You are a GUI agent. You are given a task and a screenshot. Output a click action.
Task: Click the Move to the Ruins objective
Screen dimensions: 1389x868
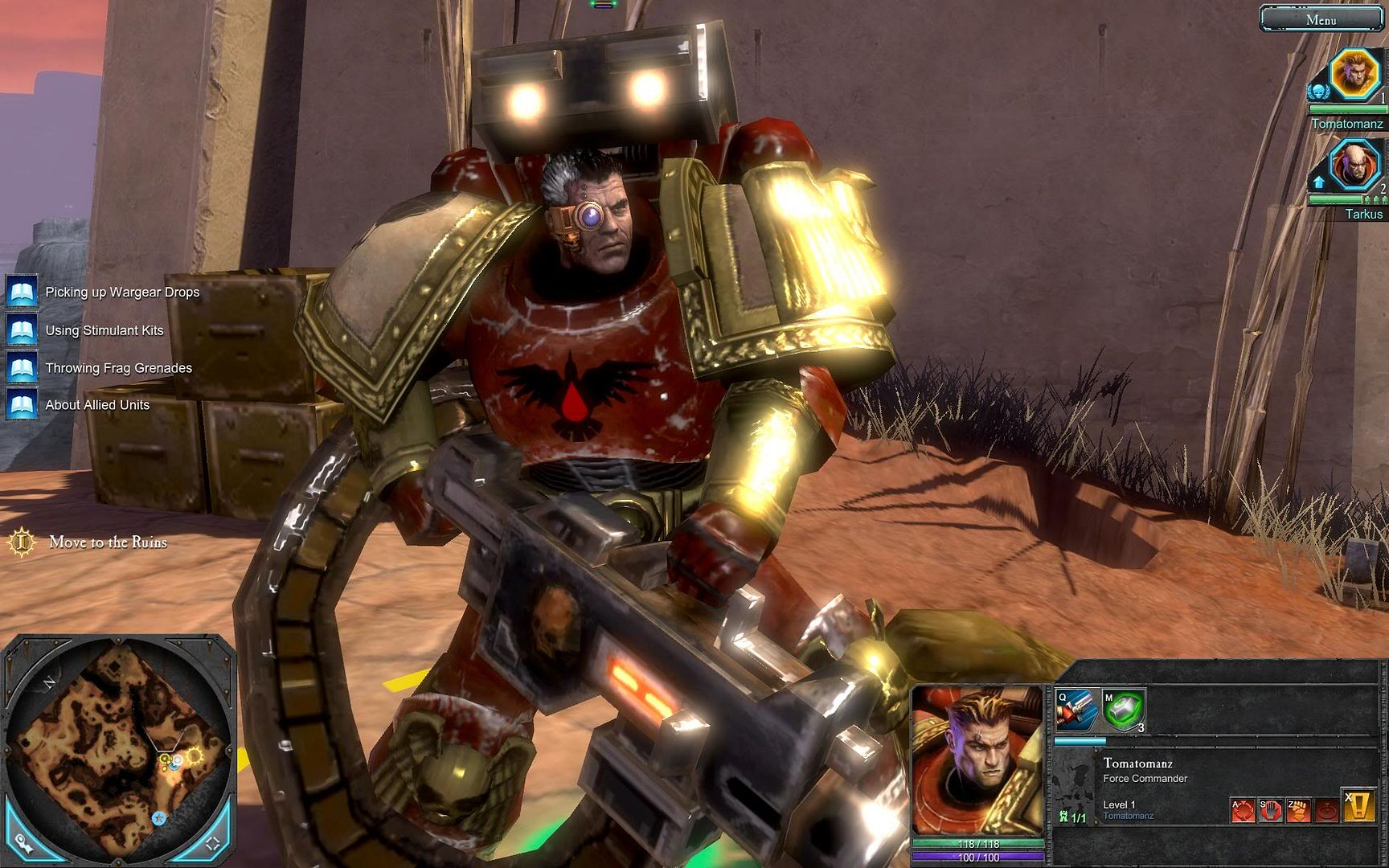108,542
